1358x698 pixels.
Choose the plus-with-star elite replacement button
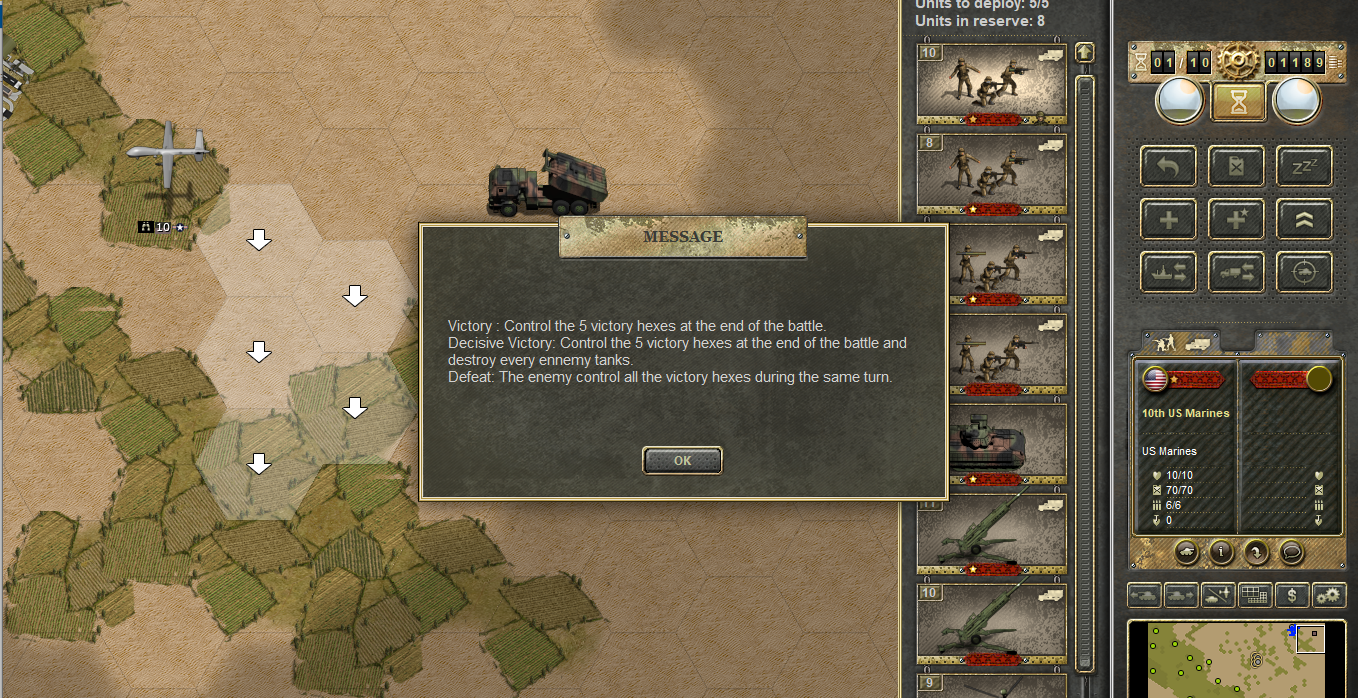1236,219
